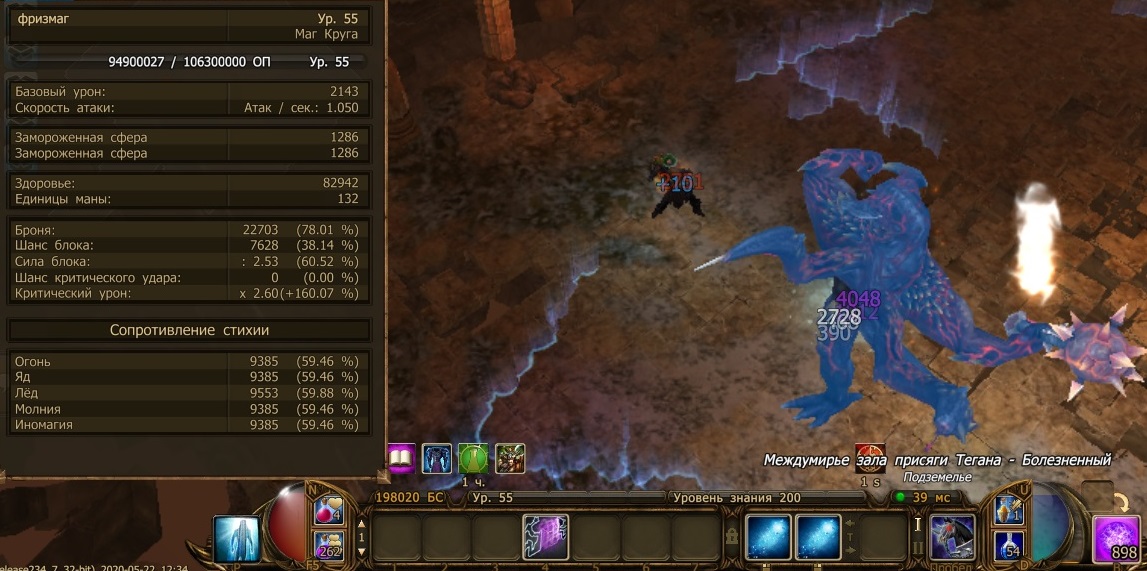Toggle the hotbar lock icon
The height and width of the screenshot is (571, 1147).
pyautogui.click(x=734, y=537)
